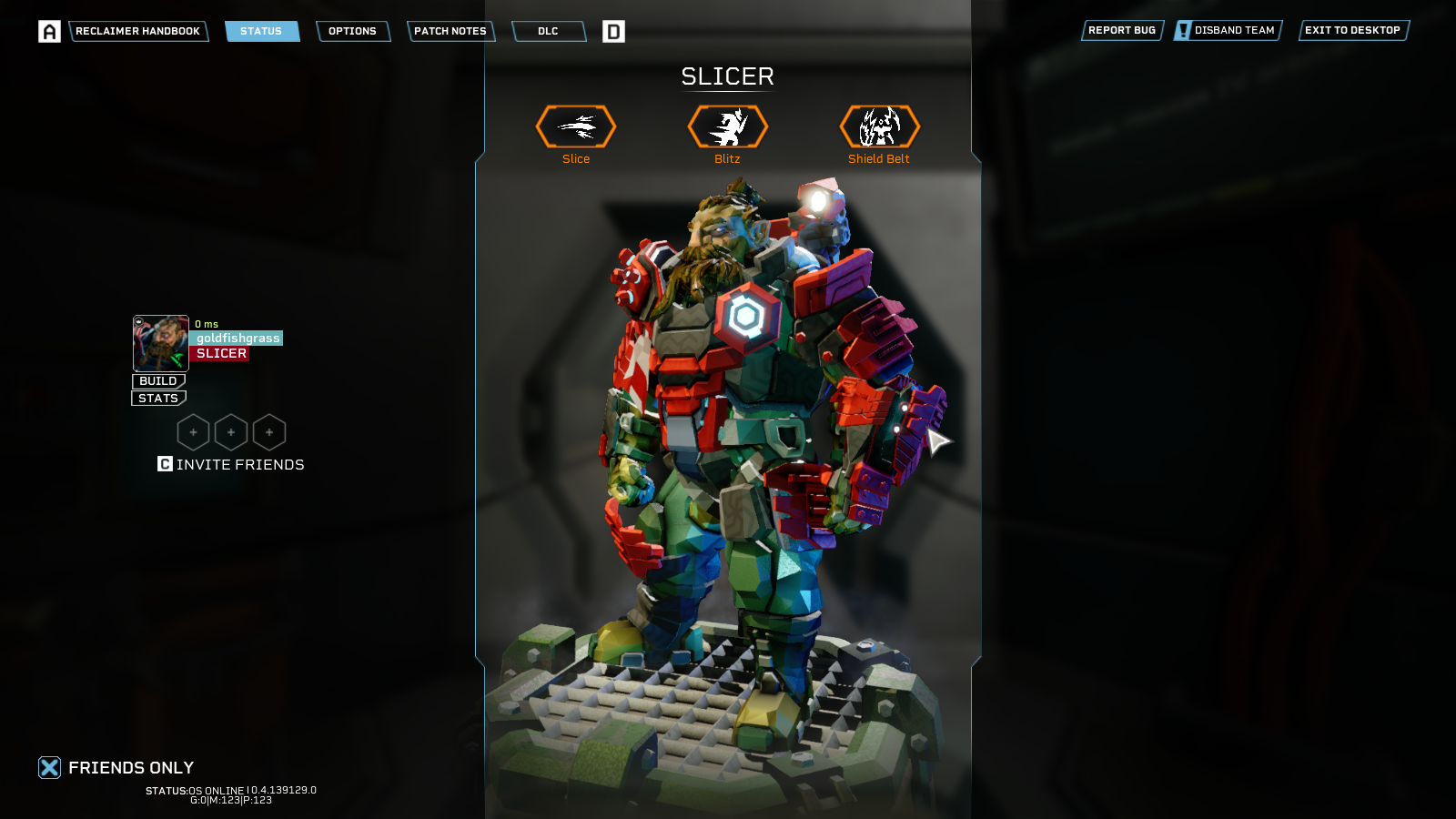Select the Slice ability icon
The image size is (1456, 819).
576,126
